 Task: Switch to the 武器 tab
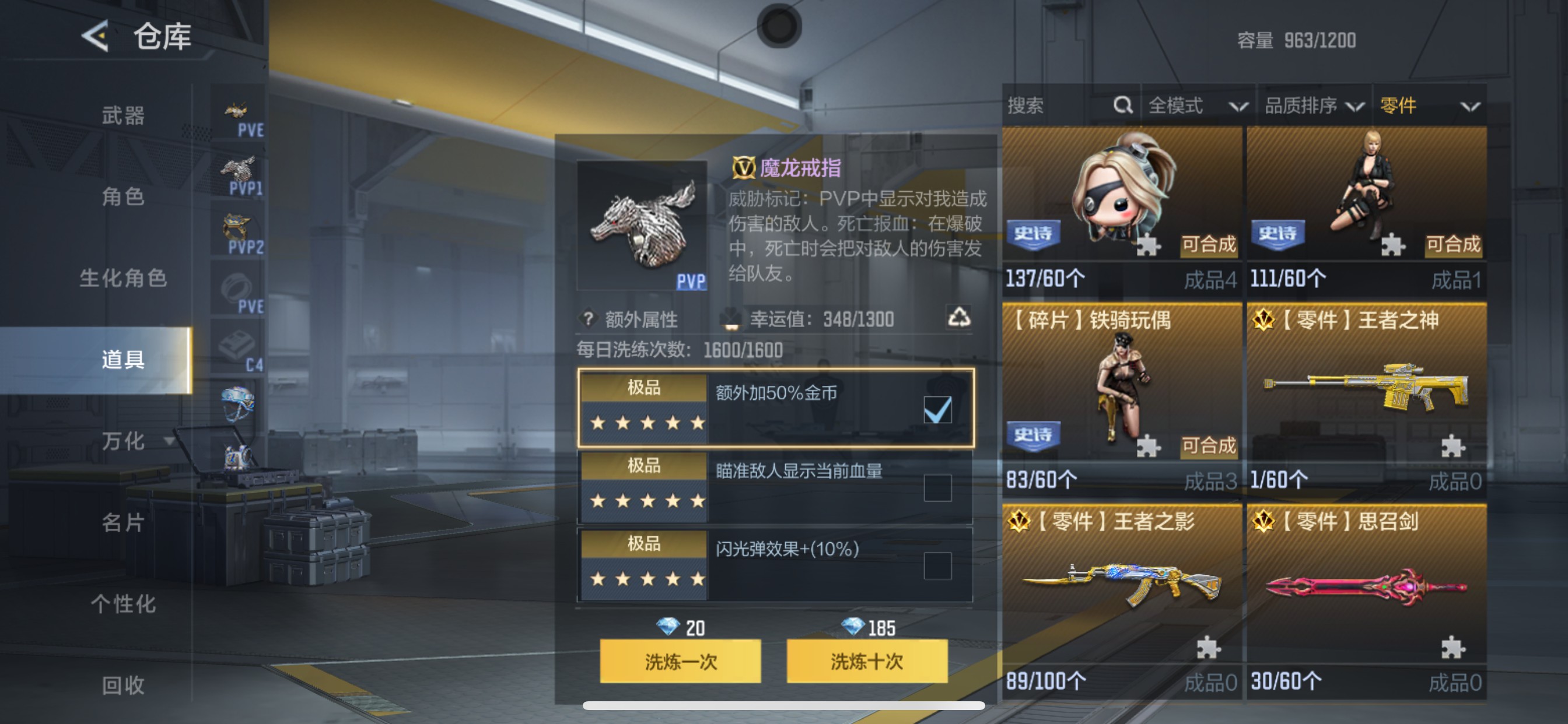[x=123, y=115]
